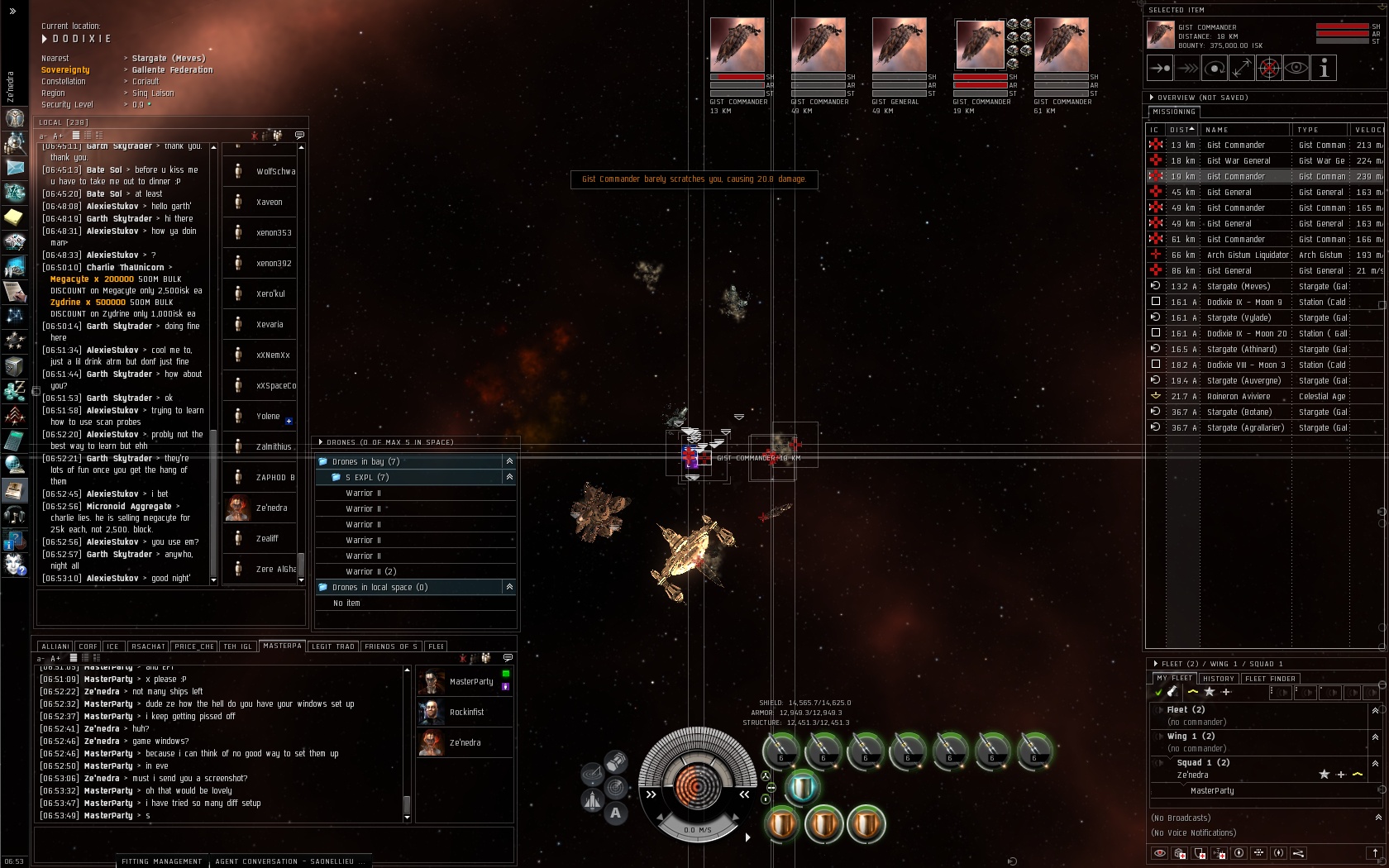Select Rockinfist in the chat member list
The width and height of the screenshot is (1389, 868).
[x=466, y=713]
